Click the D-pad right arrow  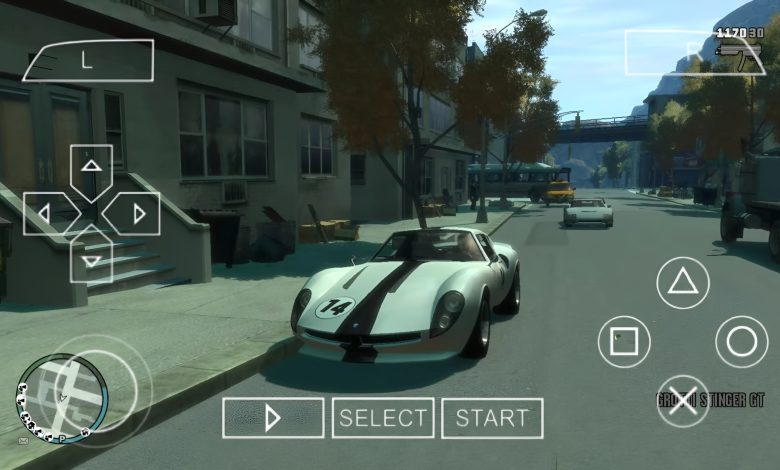pos(137,213)
